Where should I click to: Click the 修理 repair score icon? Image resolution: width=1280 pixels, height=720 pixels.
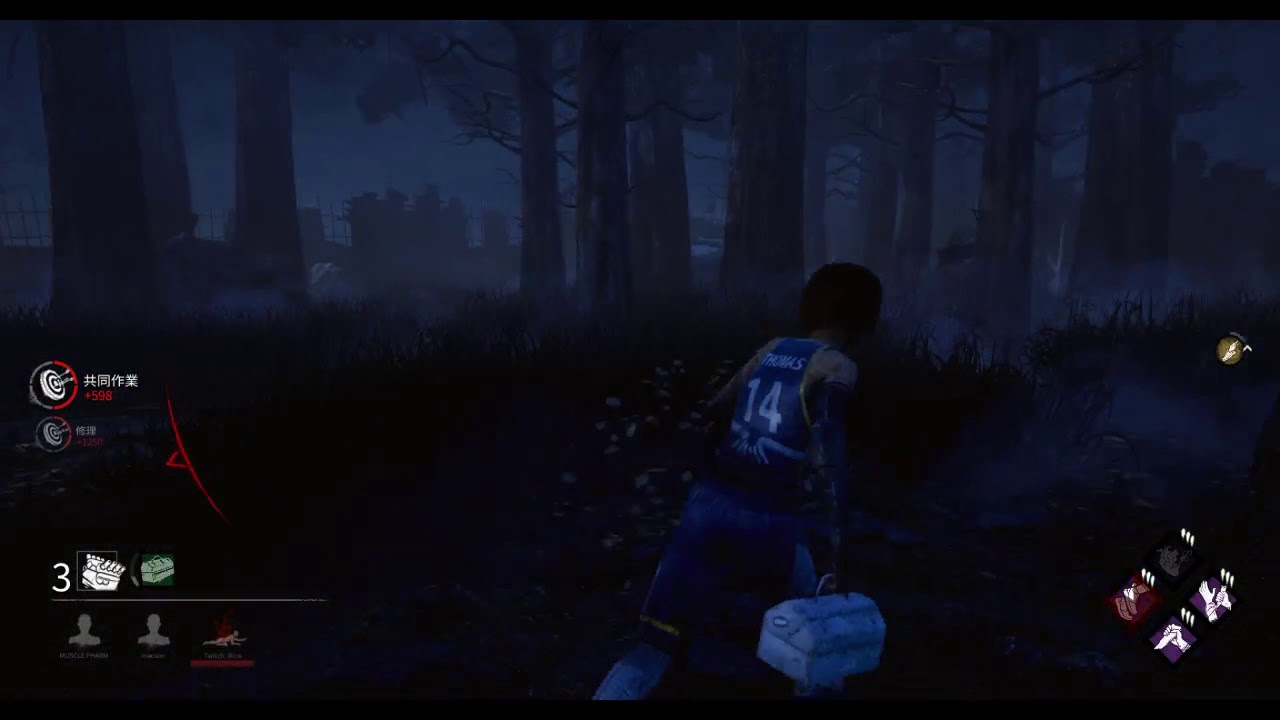pyautogui.click(x=53, y=434)
